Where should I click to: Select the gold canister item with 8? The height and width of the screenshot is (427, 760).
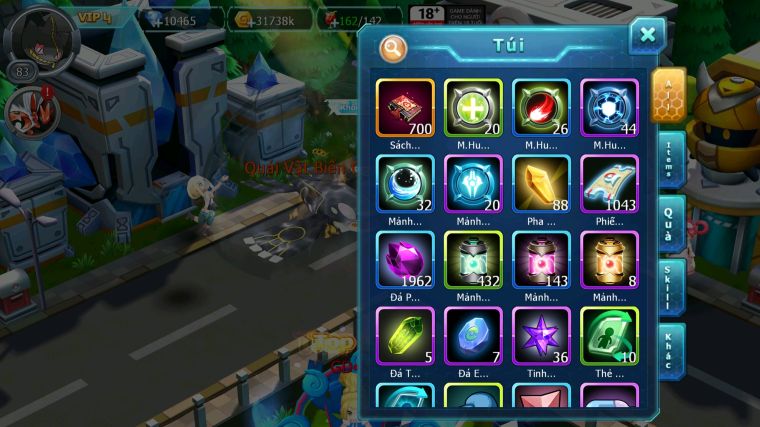point(609,260)
